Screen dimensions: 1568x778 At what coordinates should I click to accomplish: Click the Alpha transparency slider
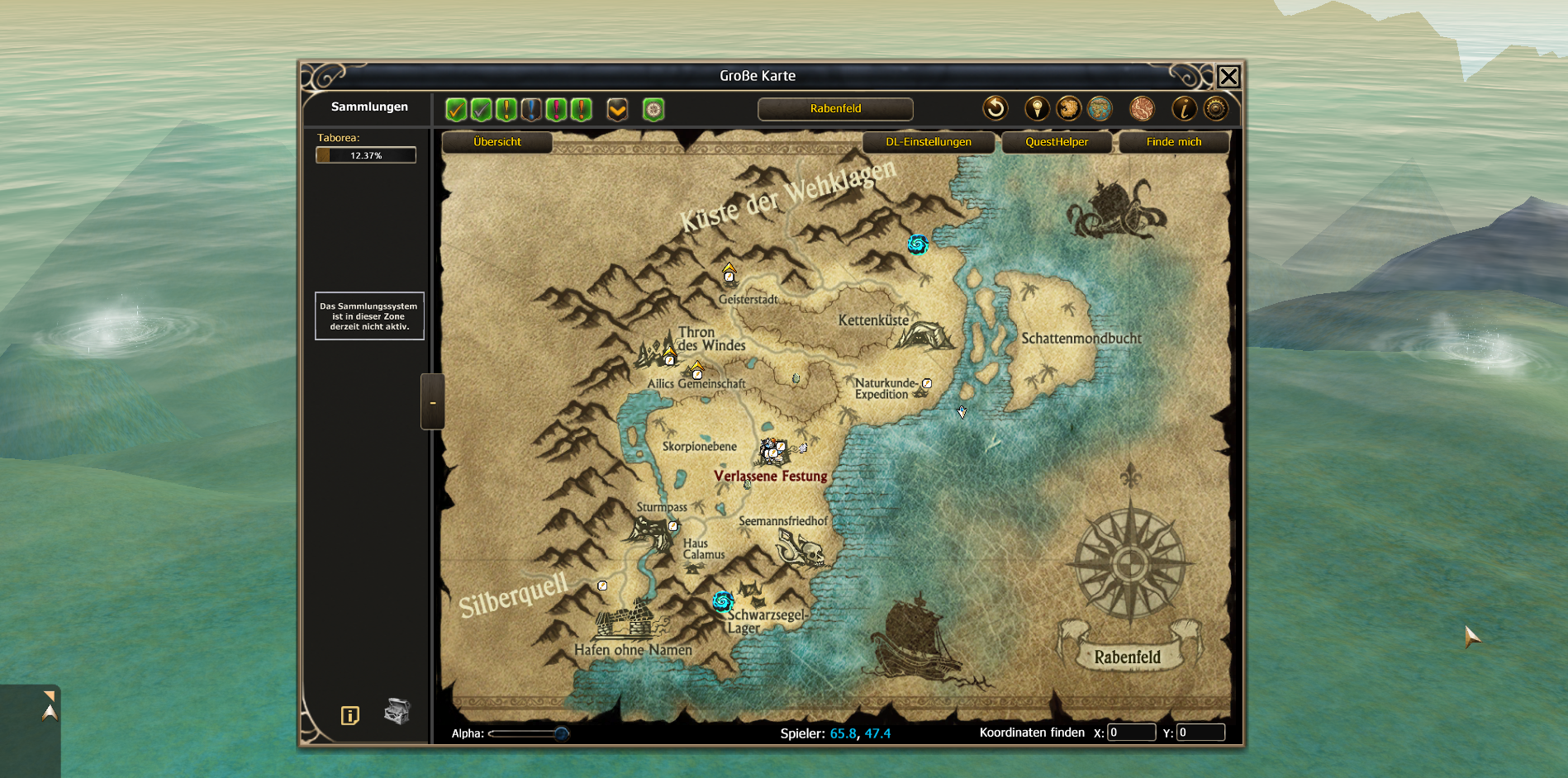[x=529, y=733]
